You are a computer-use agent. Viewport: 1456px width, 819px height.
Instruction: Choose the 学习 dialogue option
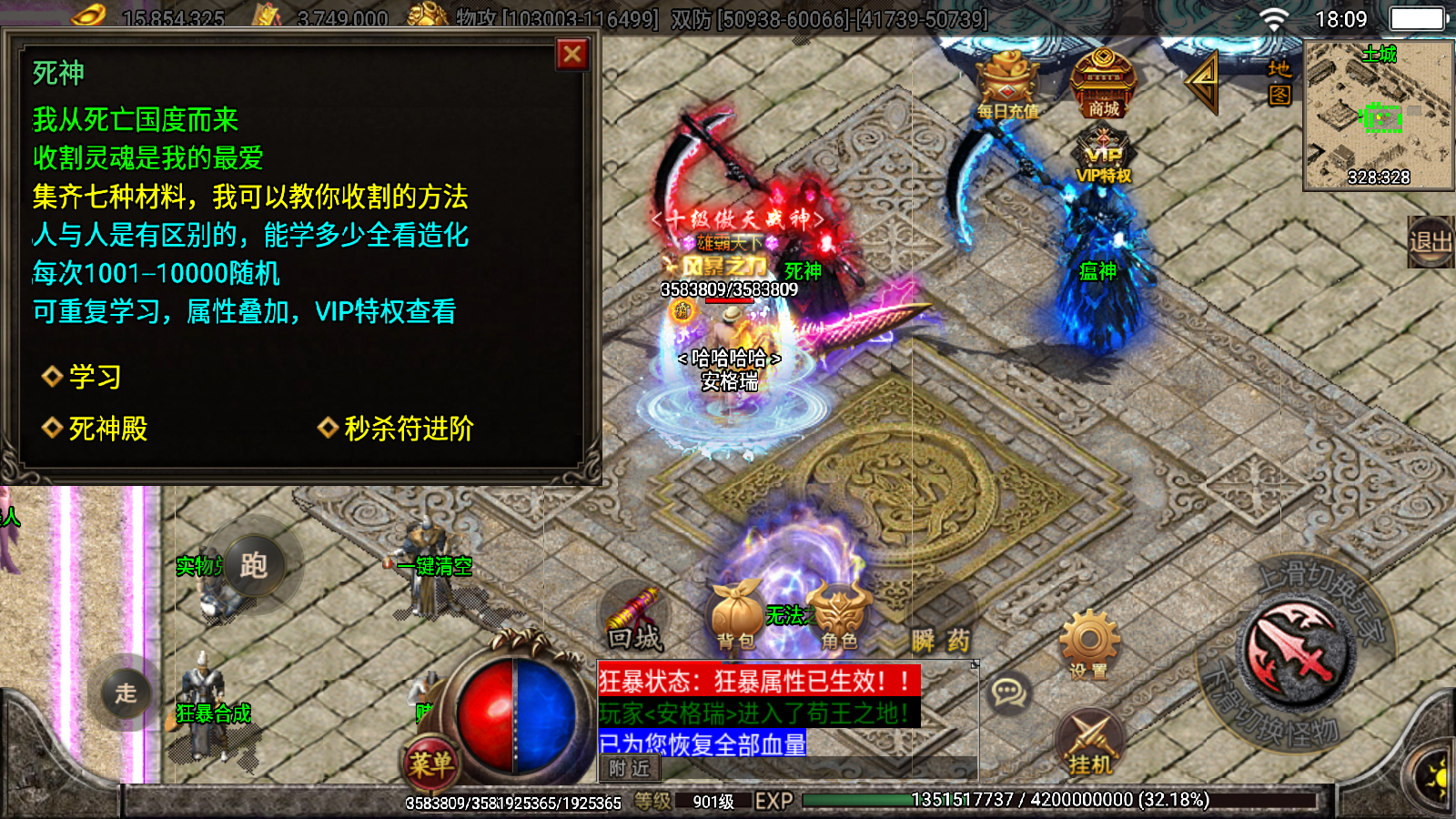tap(94, 377)
